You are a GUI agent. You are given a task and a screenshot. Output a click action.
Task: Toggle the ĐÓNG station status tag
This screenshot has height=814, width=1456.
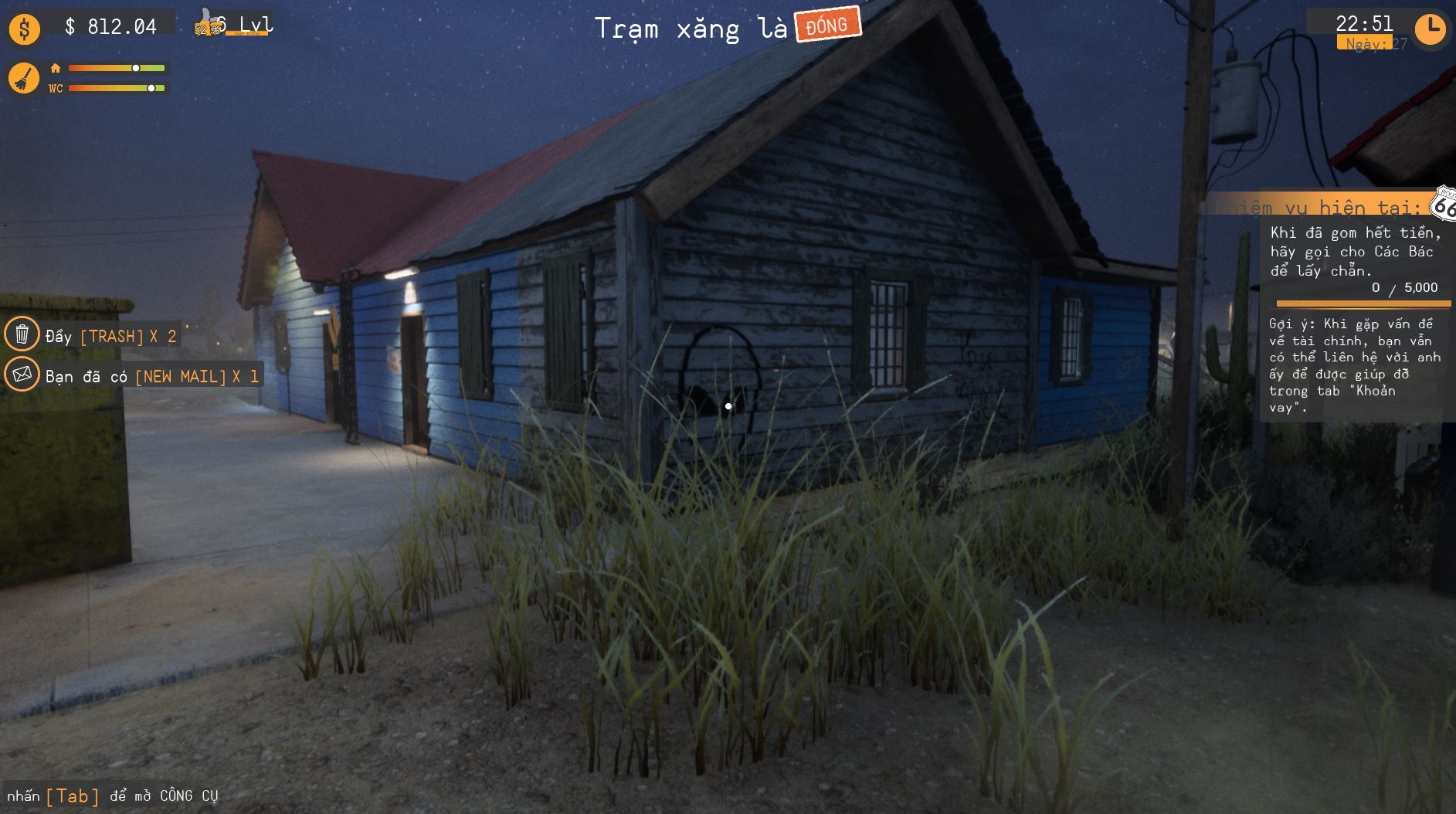[x=825, y=24]
